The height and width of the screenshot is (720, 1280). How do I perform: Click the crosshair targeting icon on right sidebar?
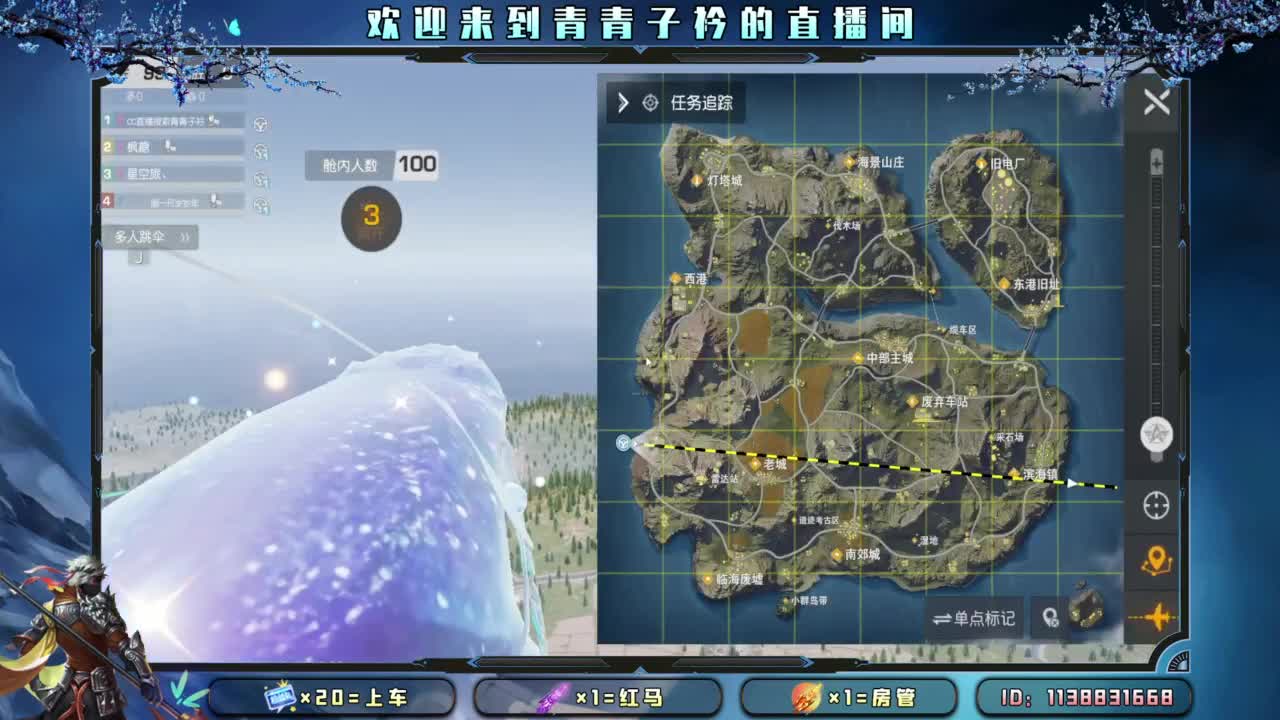point(1155,507)
